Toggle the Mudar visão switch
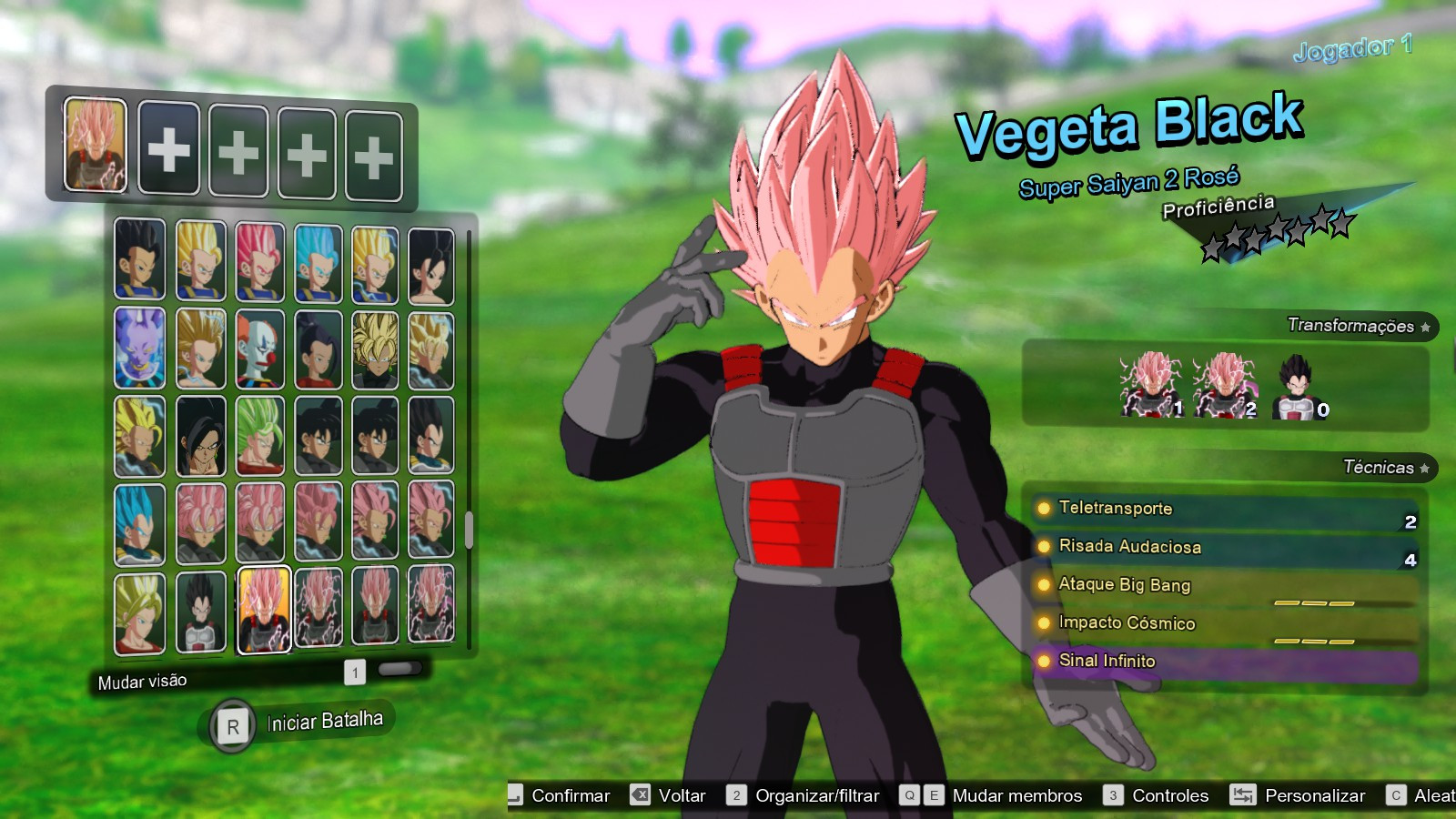 pos(400,671)
